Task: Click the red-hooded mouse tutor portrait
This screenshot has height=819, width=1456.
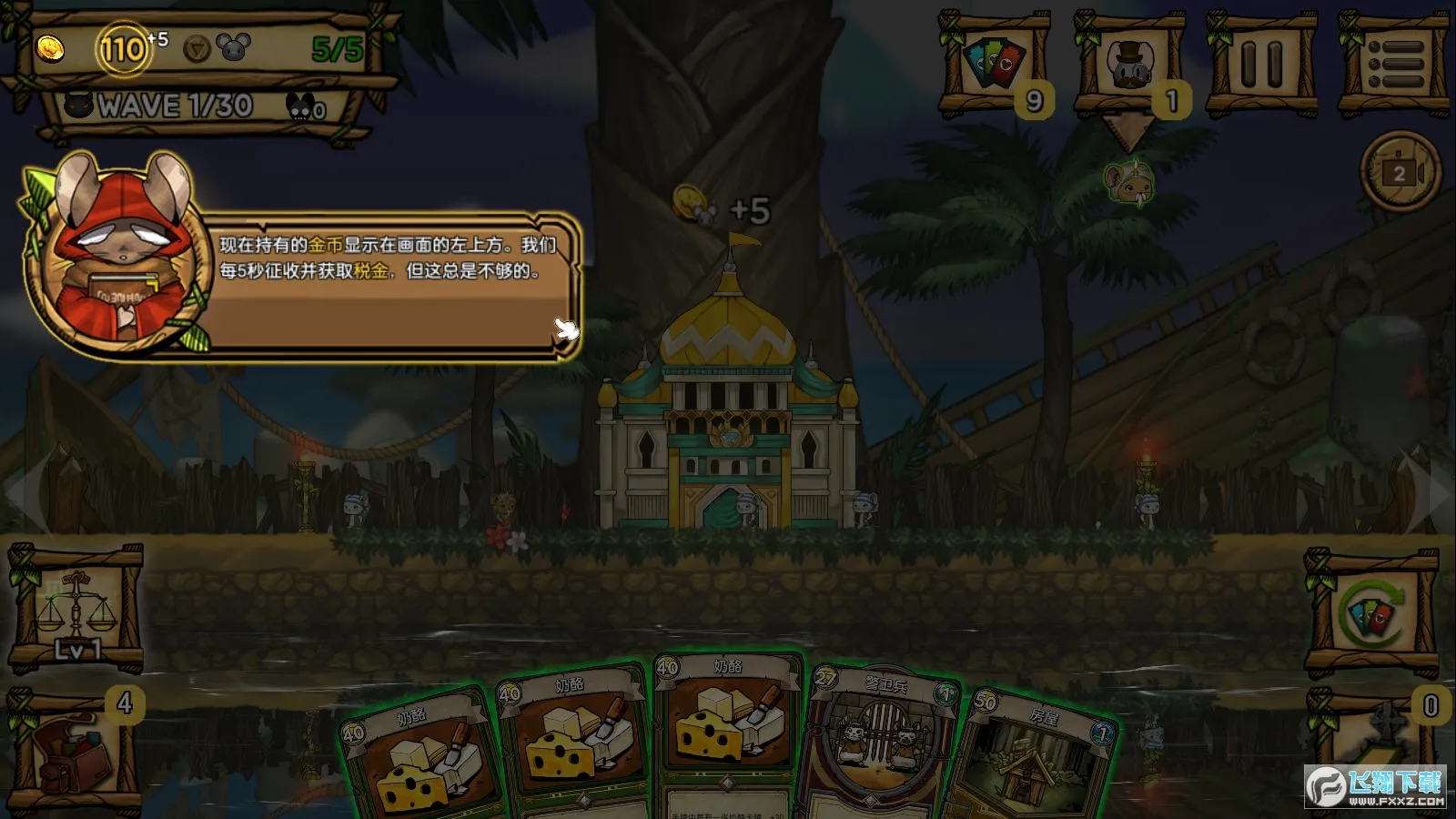Action: tap(109, 255)
